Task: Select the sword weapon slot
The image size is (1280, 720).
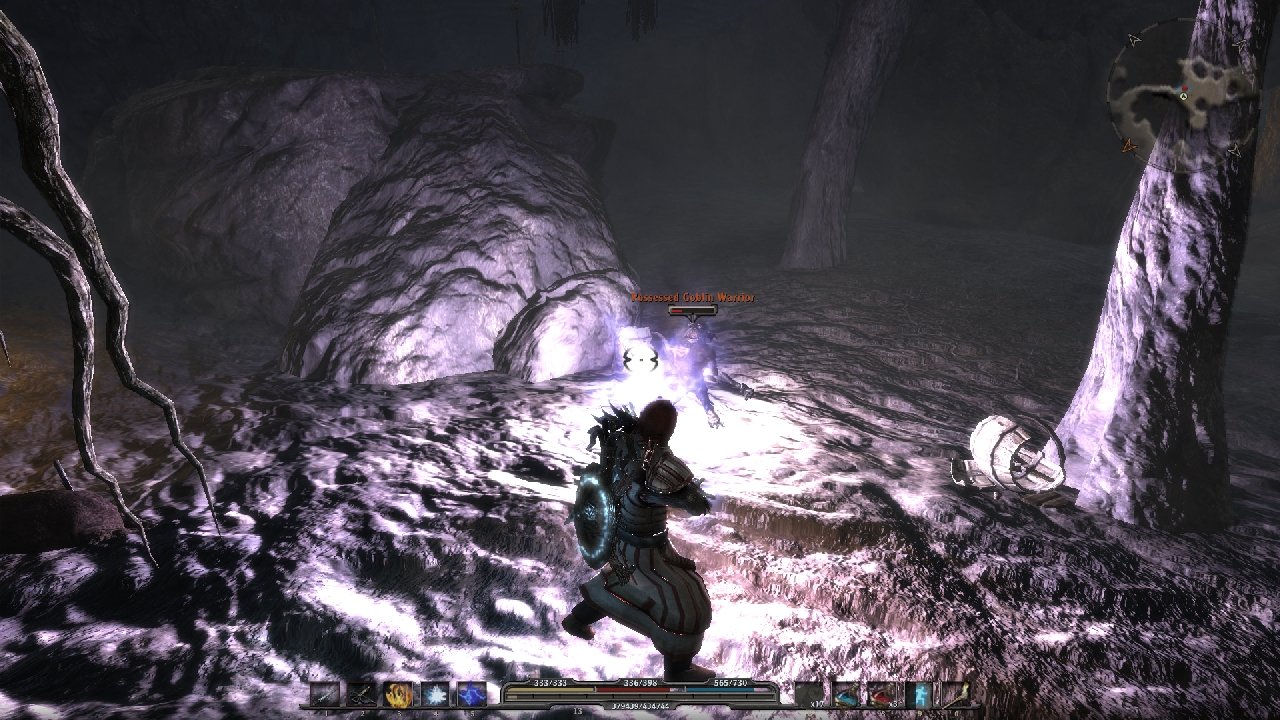Action: click(x=325, y=694)
